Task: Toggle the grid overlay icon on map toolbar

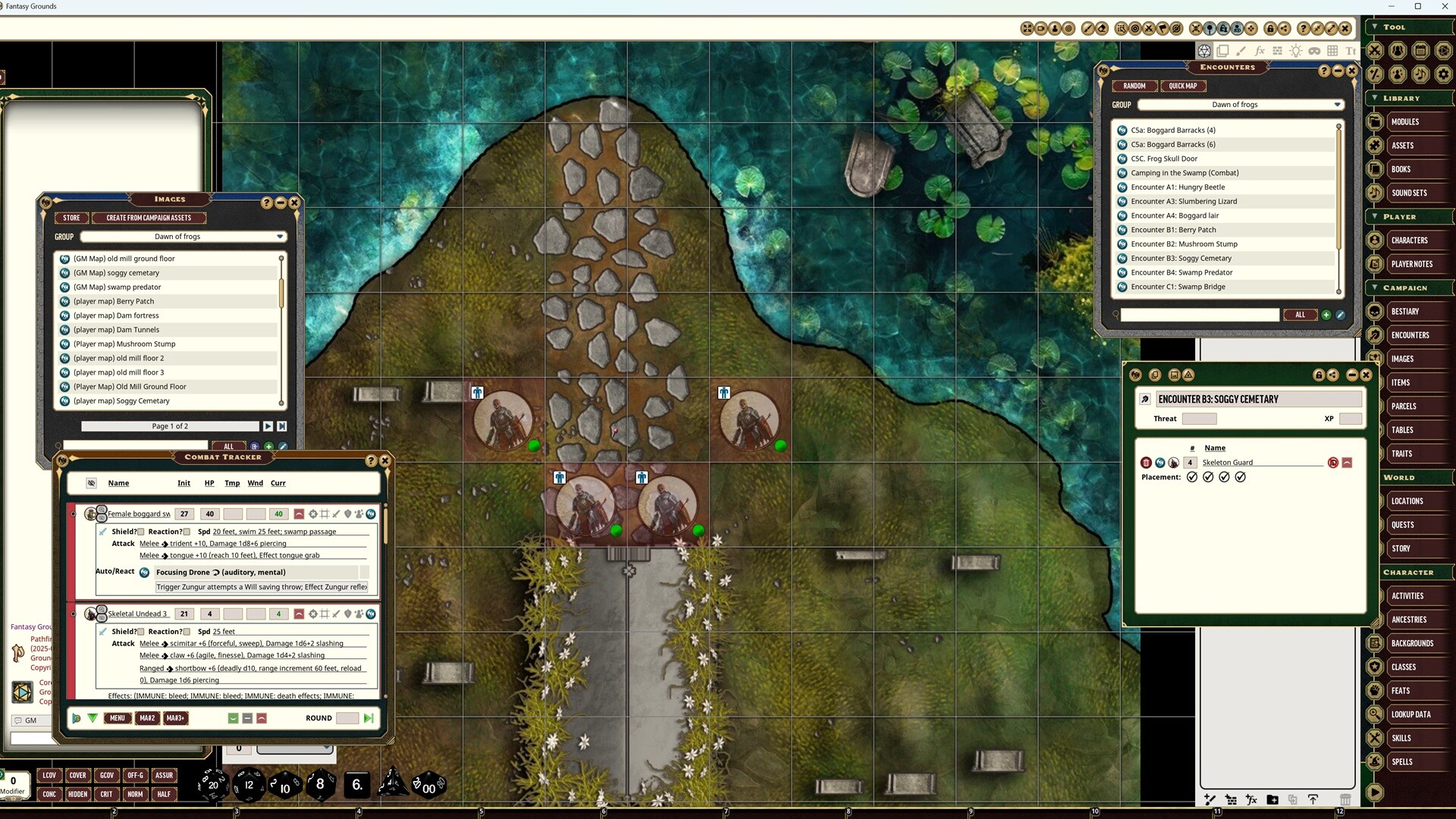Action: coord(1332,51)
